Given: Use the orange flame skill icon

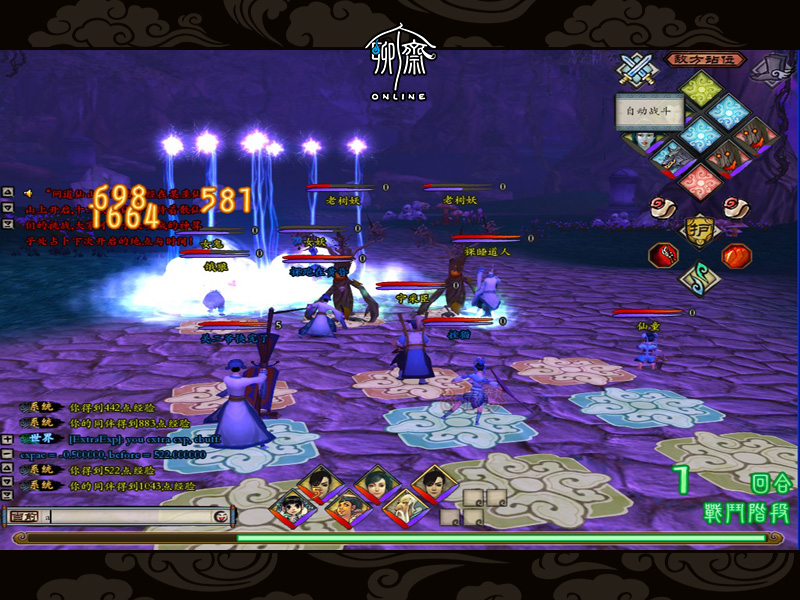Looking at the screenshot, I should 736,254.
